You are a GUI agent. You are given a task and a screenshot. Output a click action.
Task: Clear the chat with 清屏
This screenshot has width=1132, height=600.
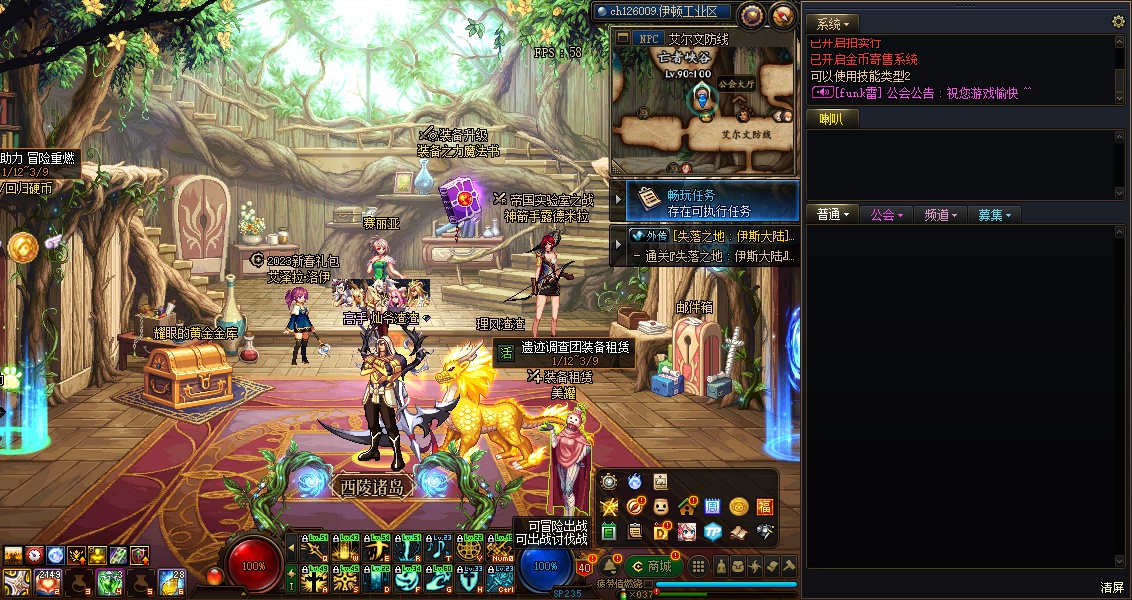point(1112,587)
